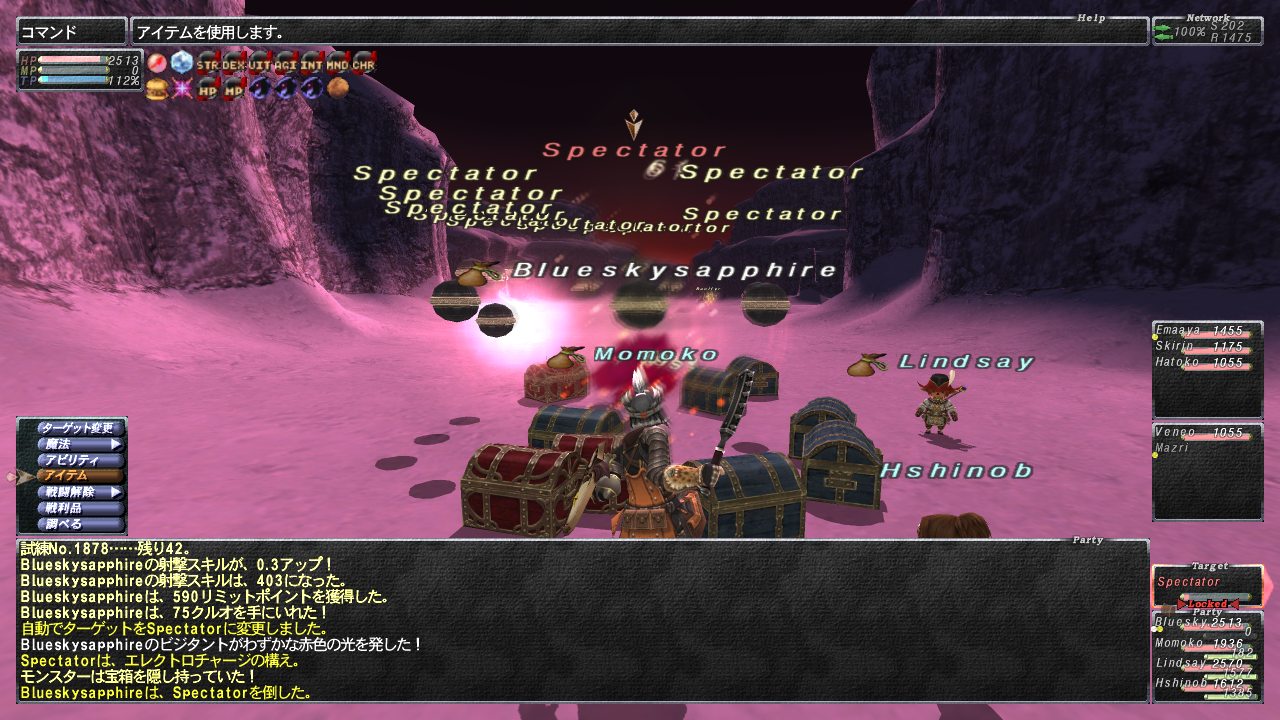Select the ice crystal status icon
Image resolution: width=1280 pixels, height=720 pixels.
pyautogui.click(x=182, y=63)
